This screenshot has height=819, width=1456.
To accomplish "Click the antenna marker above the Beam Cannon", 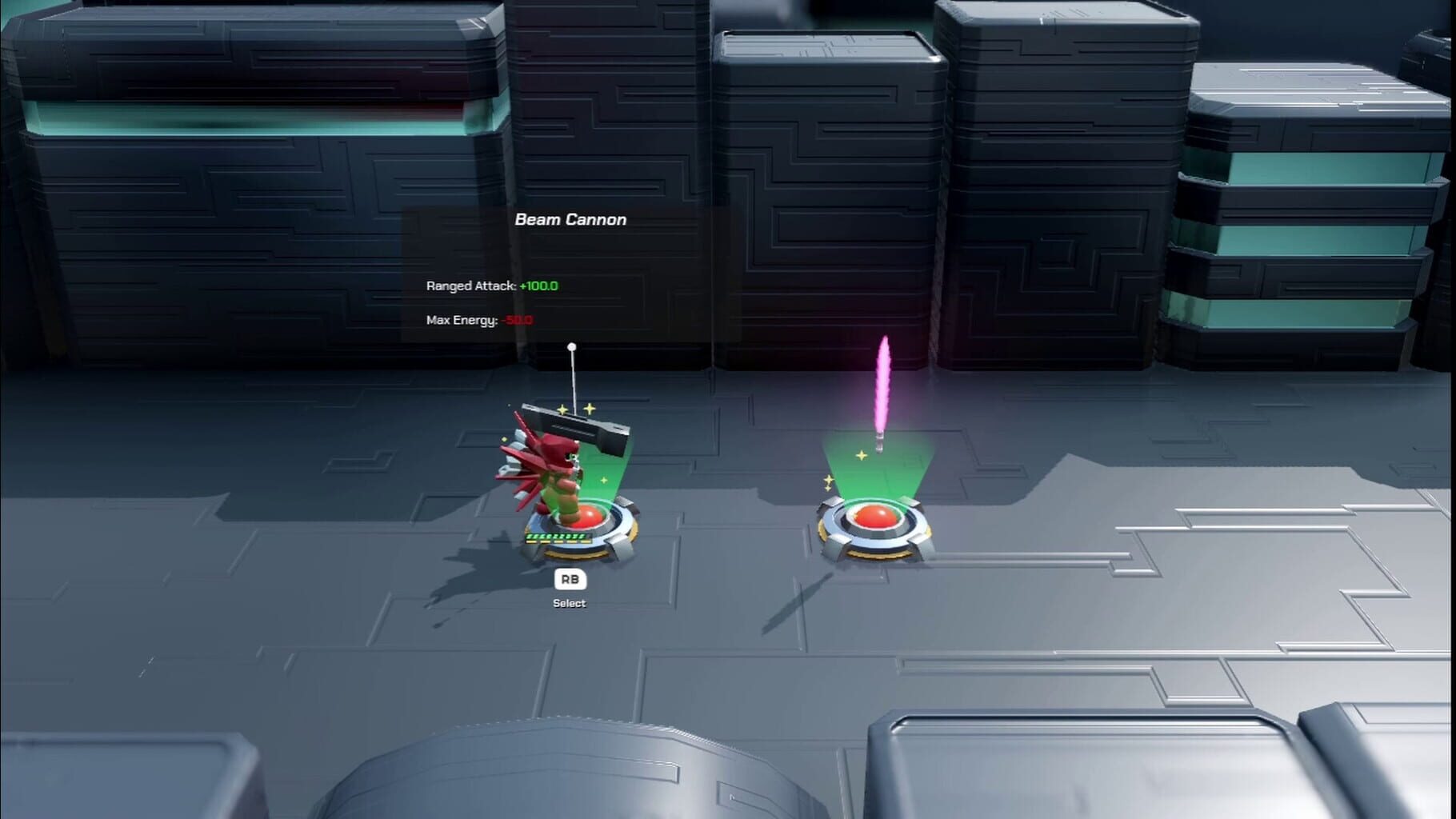I will [571, 346].
